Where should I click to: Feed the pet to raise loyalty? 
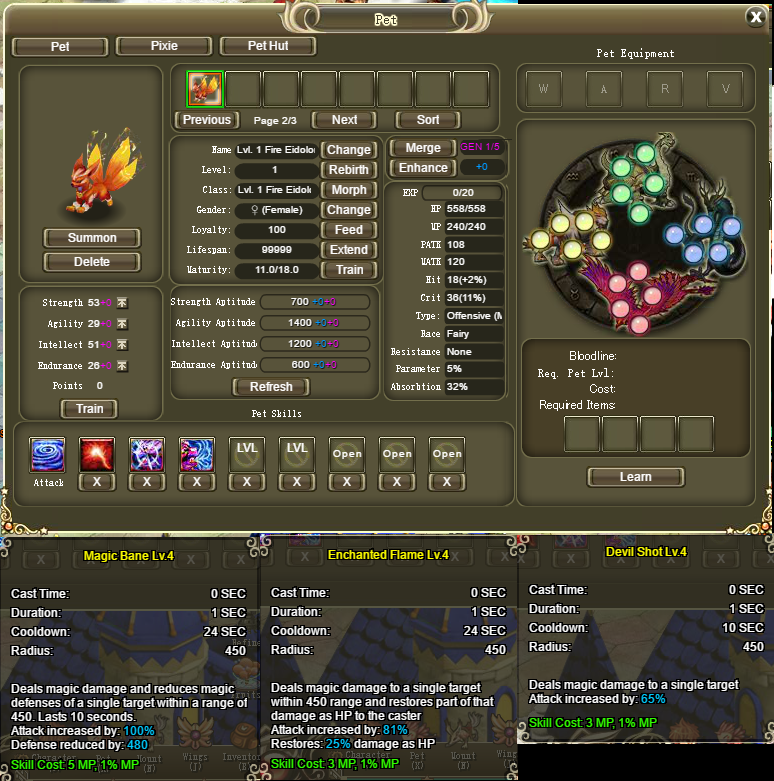(x=349, y=230)
